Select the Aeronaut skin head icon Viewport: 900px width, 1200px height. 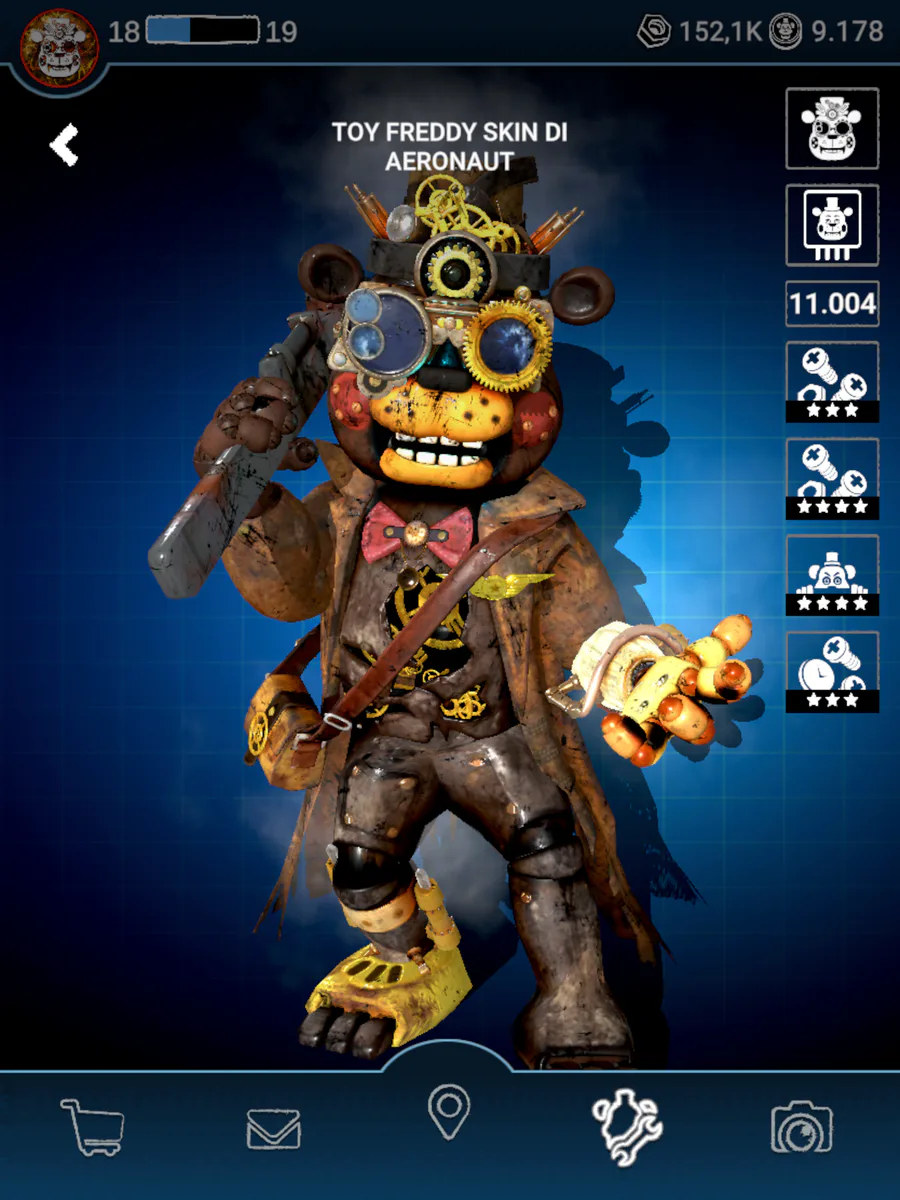832,128
